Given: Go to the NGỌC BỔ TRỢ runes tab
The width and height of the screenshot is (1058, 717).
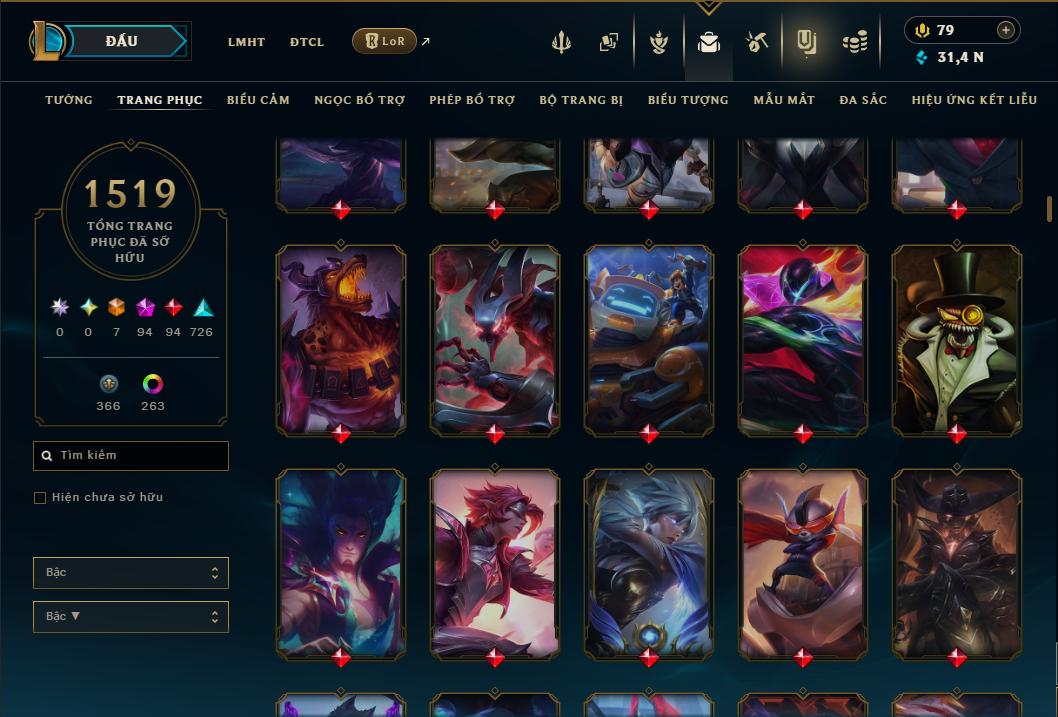Looking at the screenshot, I should pos(359,100).
